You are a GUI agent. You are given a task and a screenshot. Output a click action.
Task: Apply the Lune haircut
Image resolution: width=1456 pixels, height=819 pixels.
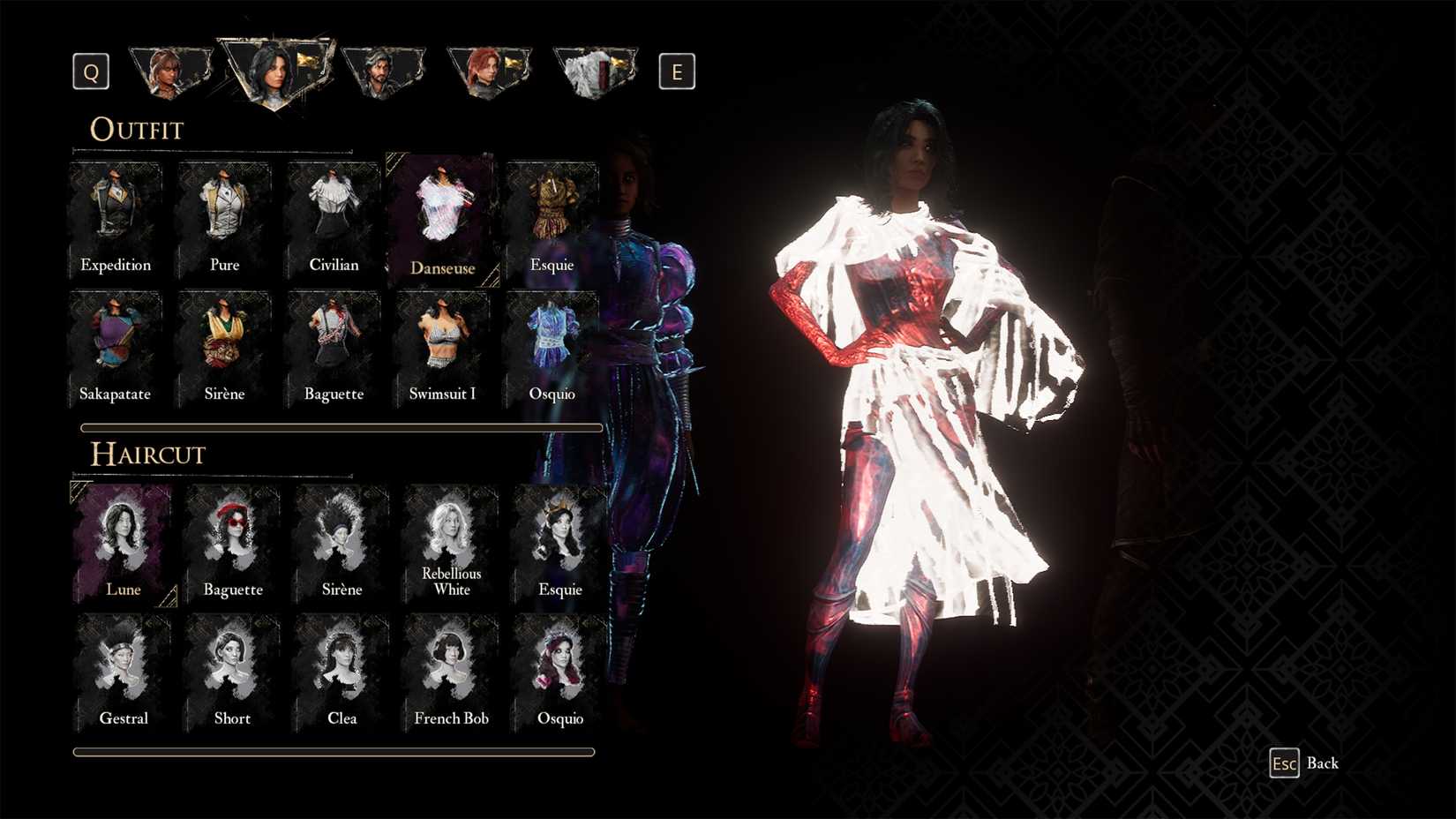(124, 538)
